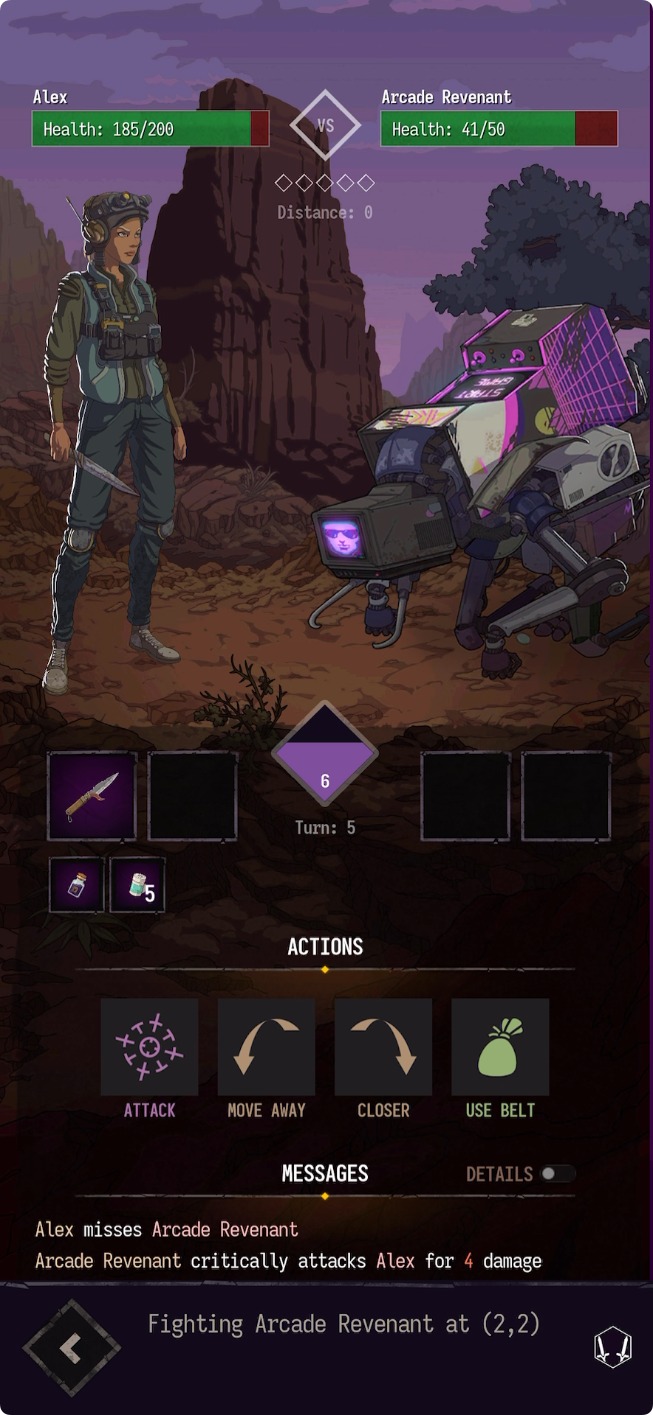Select the equipped knife weapon slot

point(92,796)
